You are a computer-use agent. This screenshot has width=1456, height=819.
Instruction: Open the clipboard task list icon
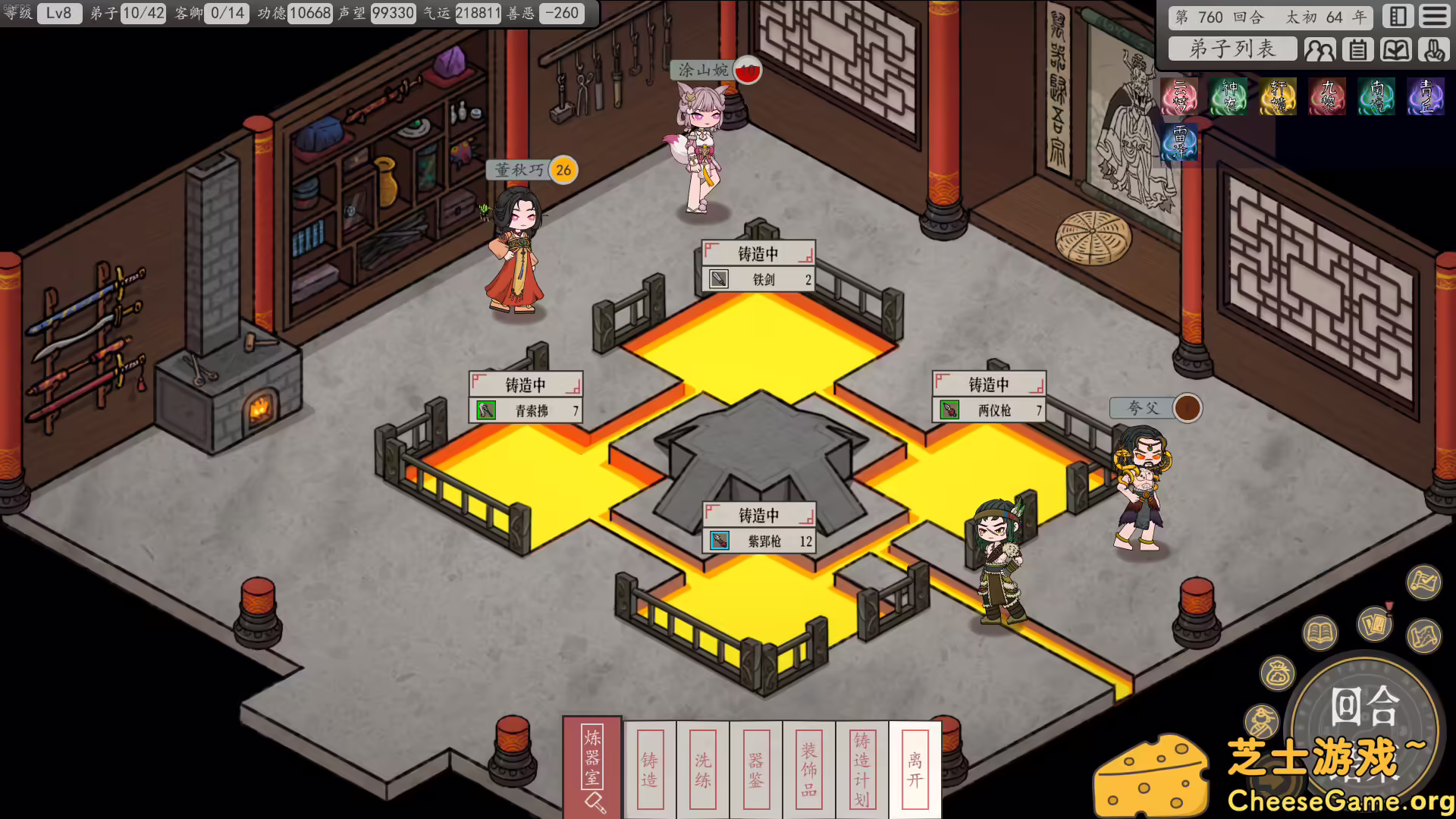pos(1357,49)
